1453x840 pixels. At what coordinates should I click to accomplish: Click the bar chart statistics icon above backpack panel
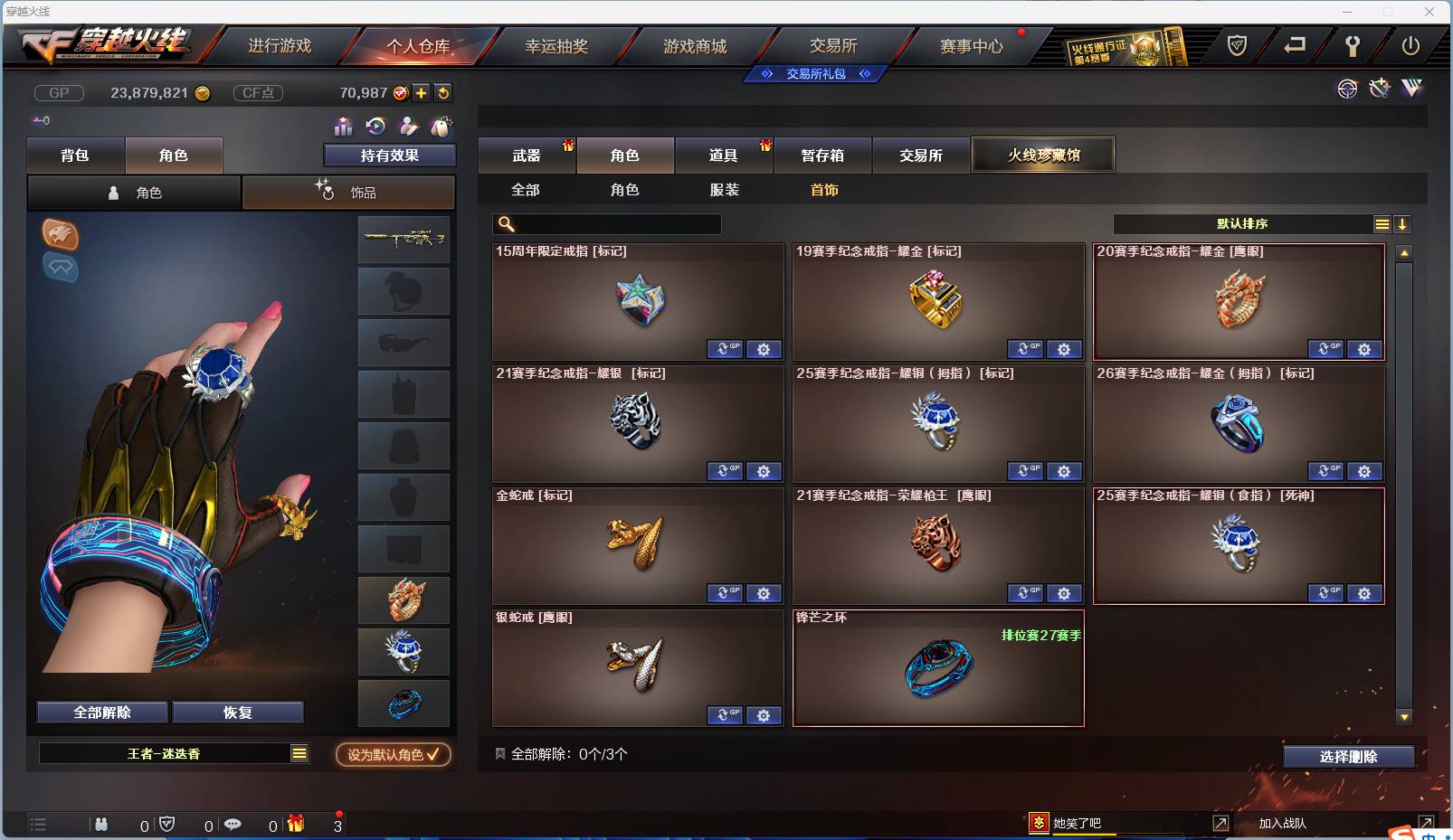click(342, 127)
